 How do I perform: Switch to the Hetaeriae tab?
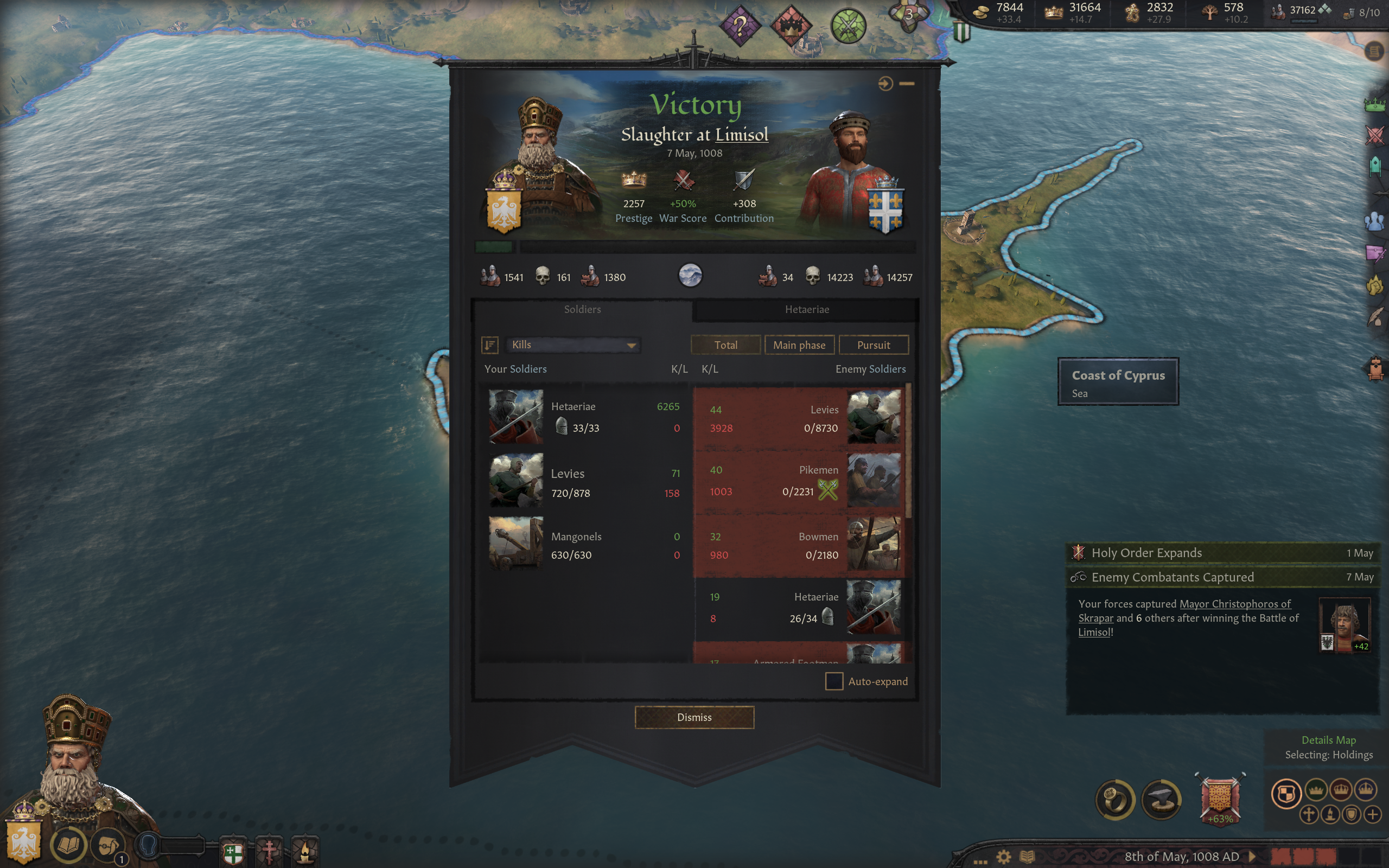click(x=806, y=309)
